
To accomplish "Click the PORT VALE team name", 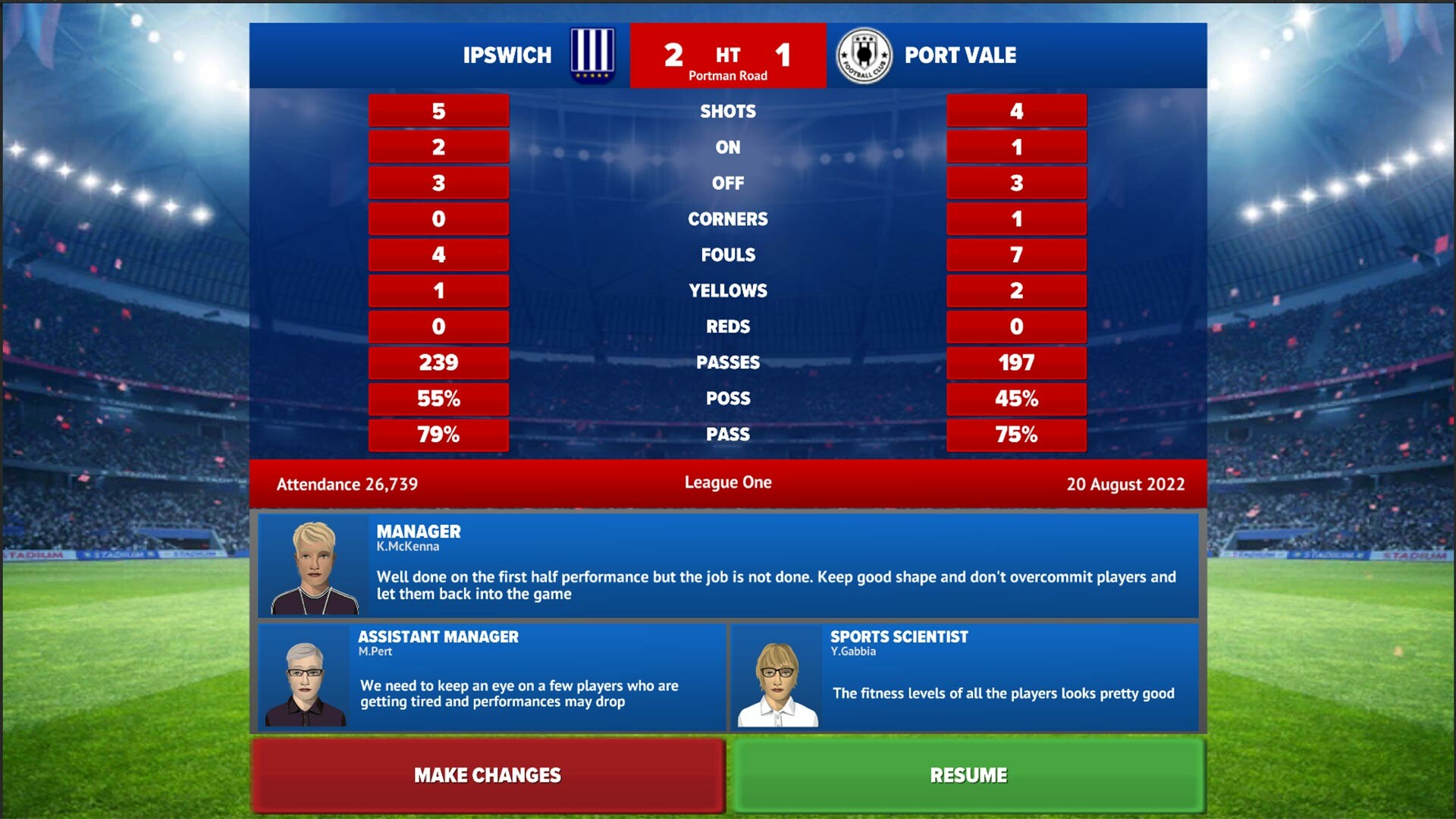I will pos(960,55).
